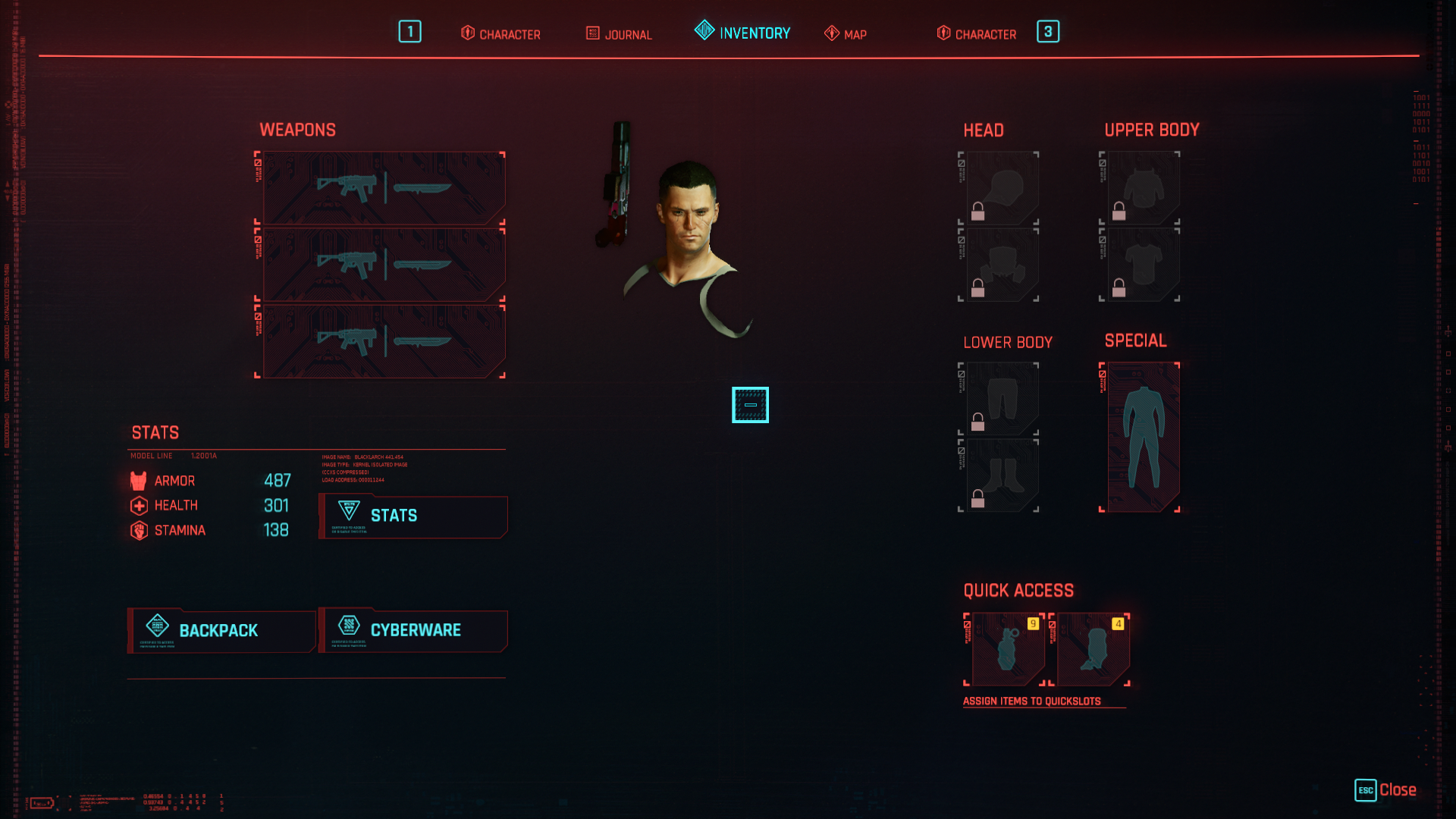Select the locked face mask slot
The width and height of the screenshot is (1456, 819).
(x=1001, y=265)
